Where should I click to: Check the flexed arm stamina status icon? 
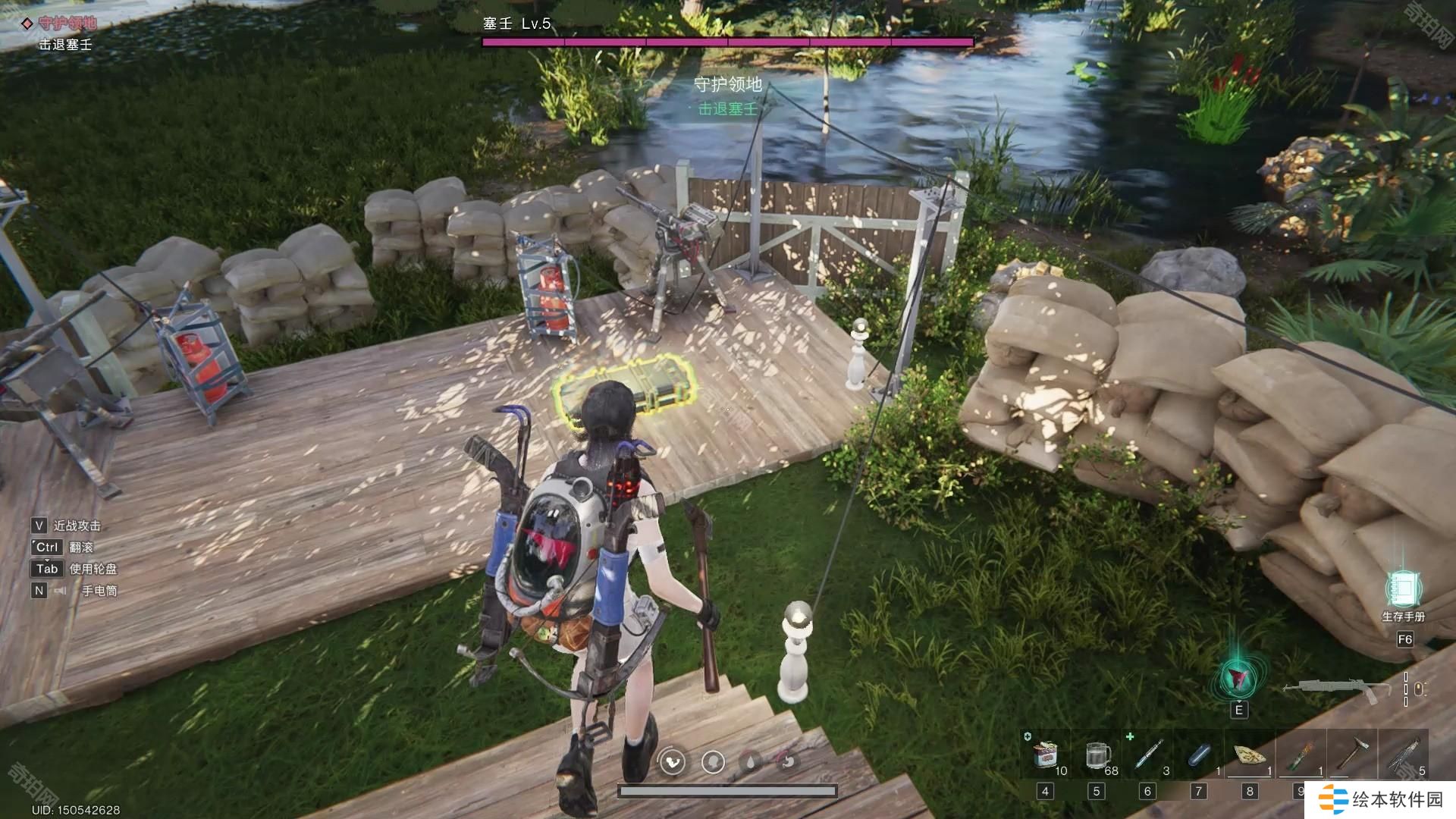673,761
